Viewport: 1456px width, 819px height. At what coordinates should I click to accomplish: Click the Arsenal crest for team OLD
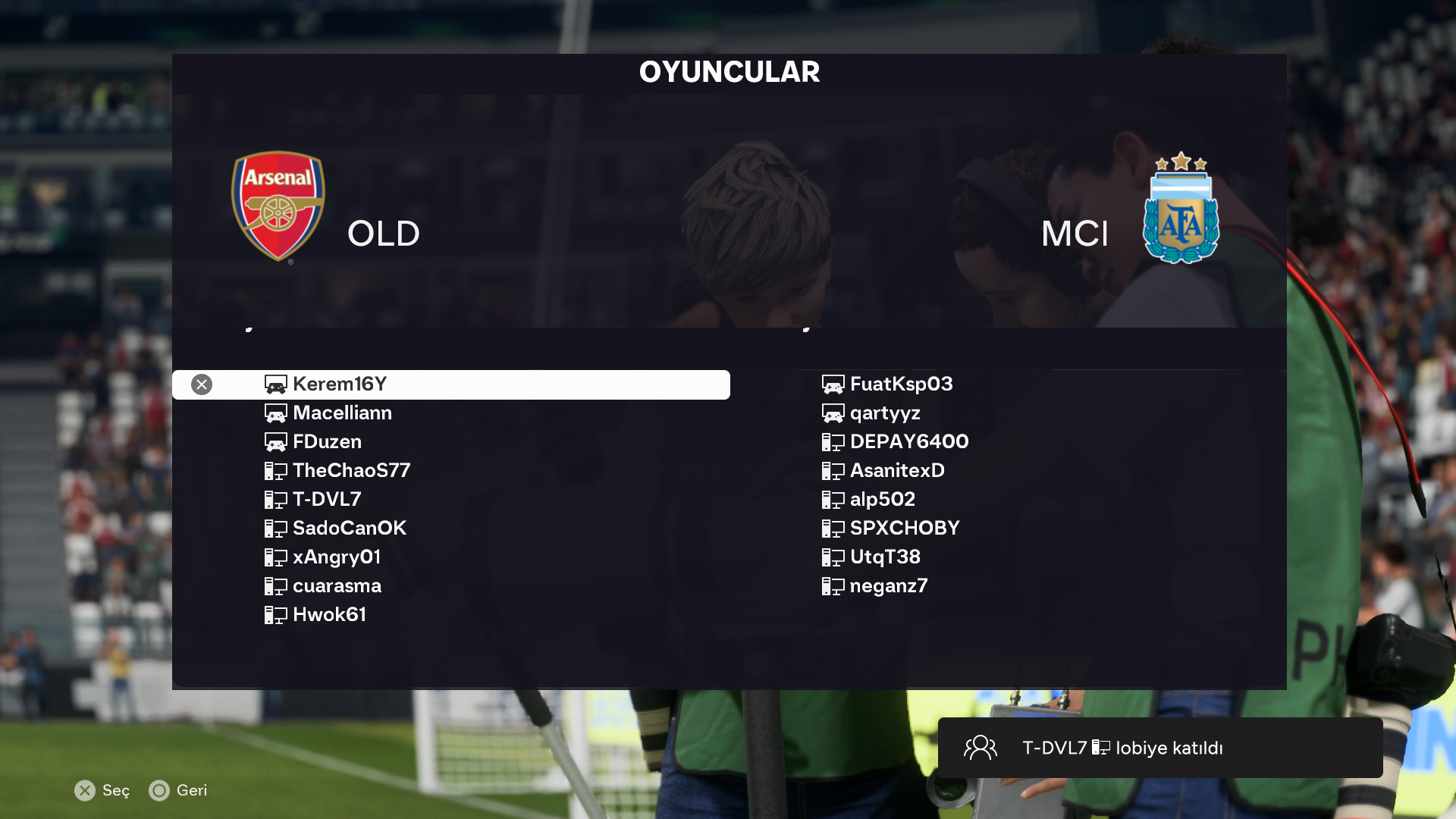click(x=278, y=206)
